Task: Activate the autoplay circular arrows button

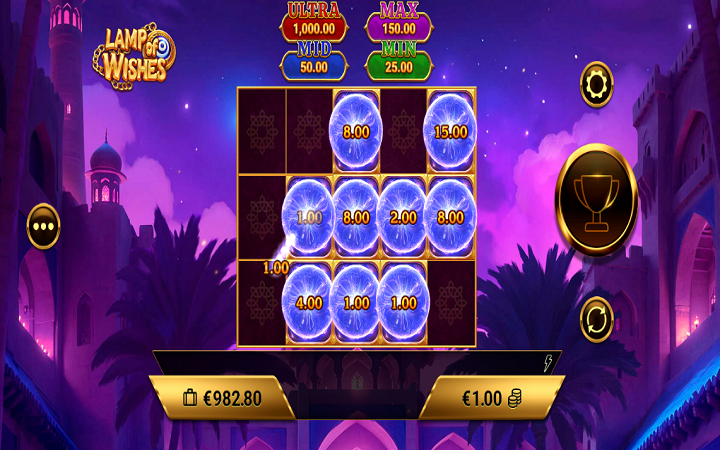Action: coord(597,319)
